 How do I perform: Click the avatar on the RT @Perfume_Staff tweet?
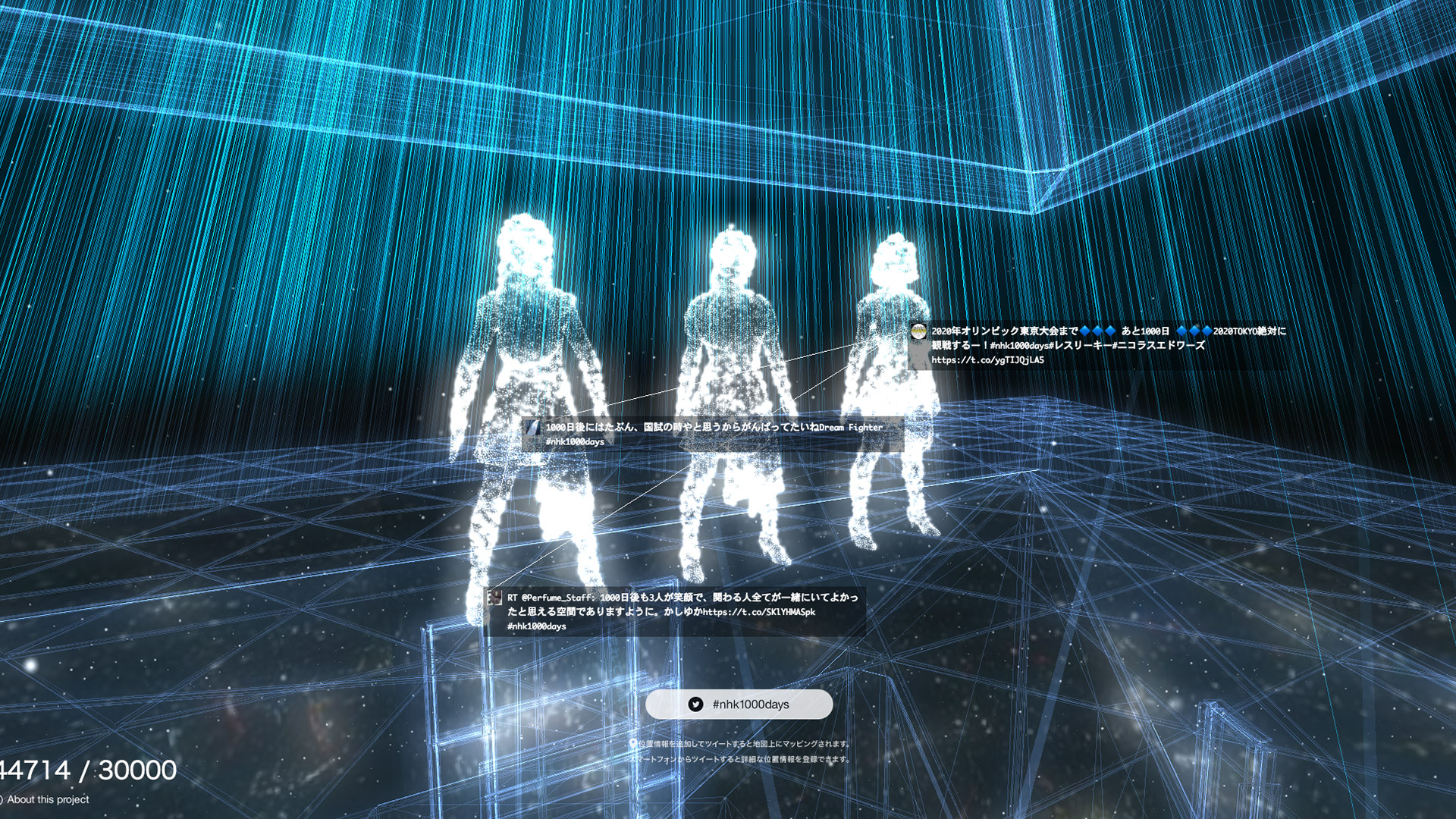click(496, 596)
